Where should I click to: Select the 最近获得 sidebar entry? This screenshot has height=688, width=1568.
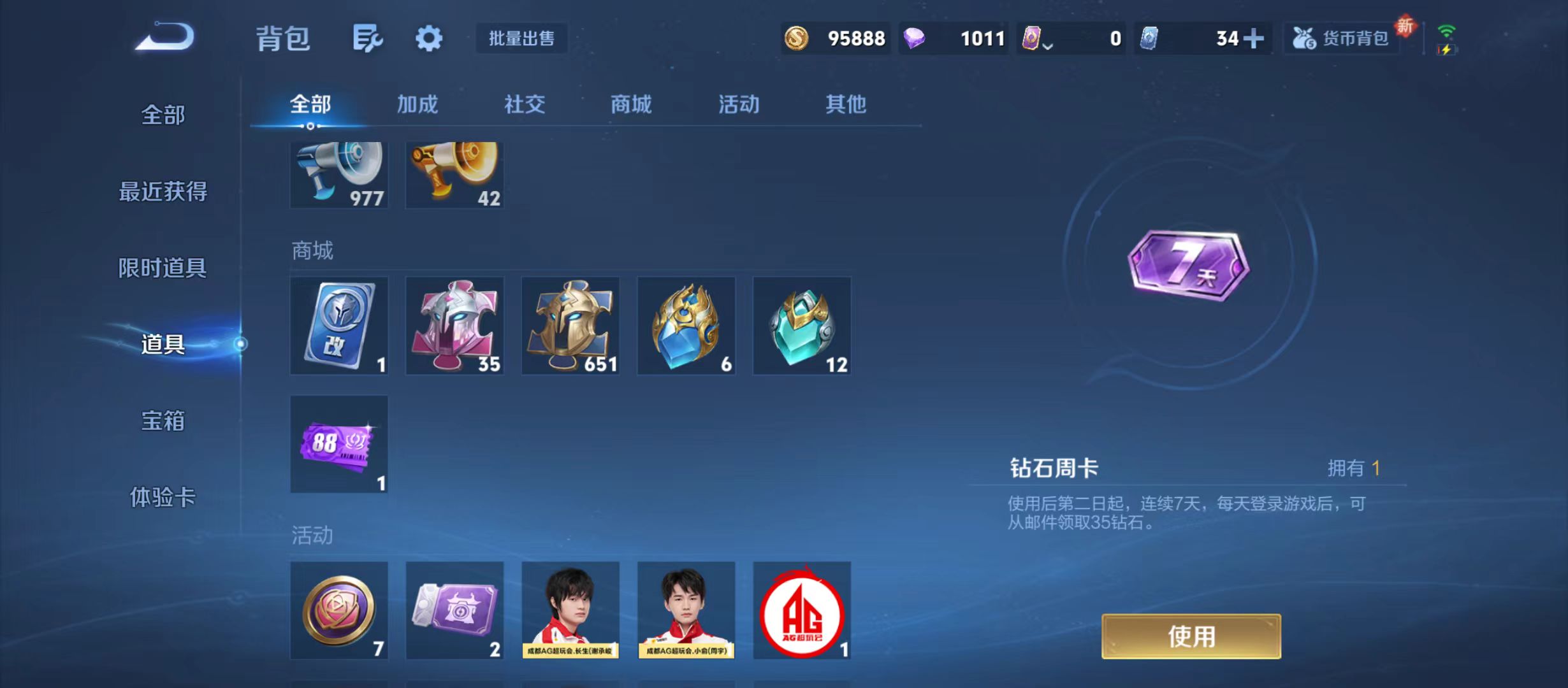tap(163, 190)
